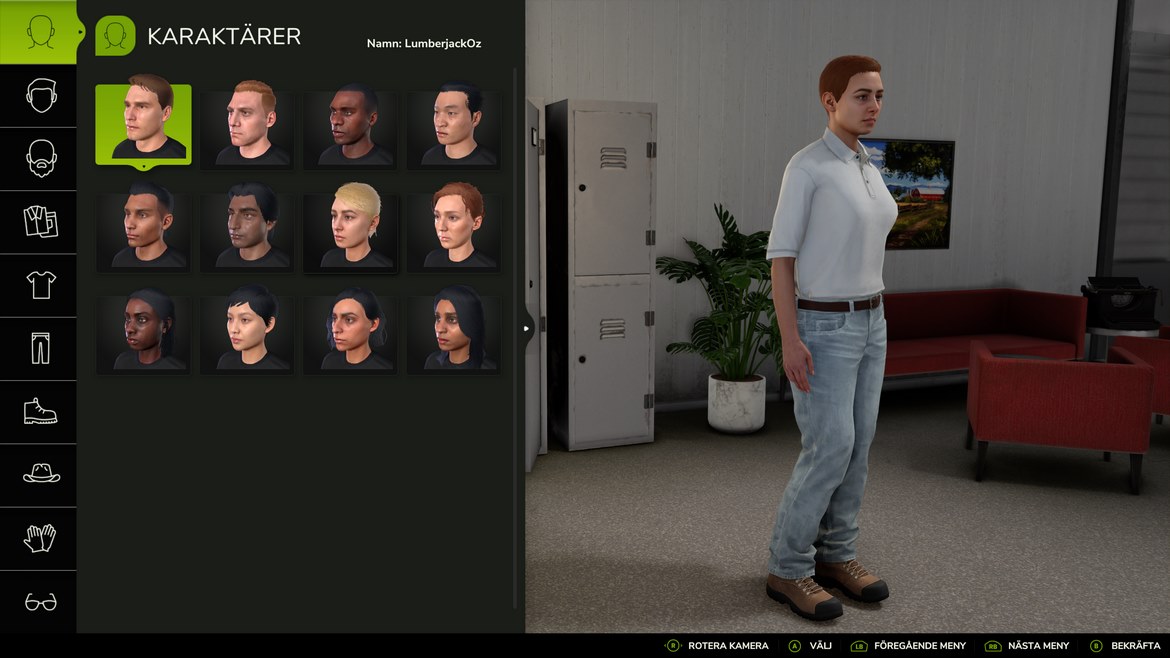Select the t-shirt tops category
This screenshot has height=658, width=1170.
(x=39, y=286)
